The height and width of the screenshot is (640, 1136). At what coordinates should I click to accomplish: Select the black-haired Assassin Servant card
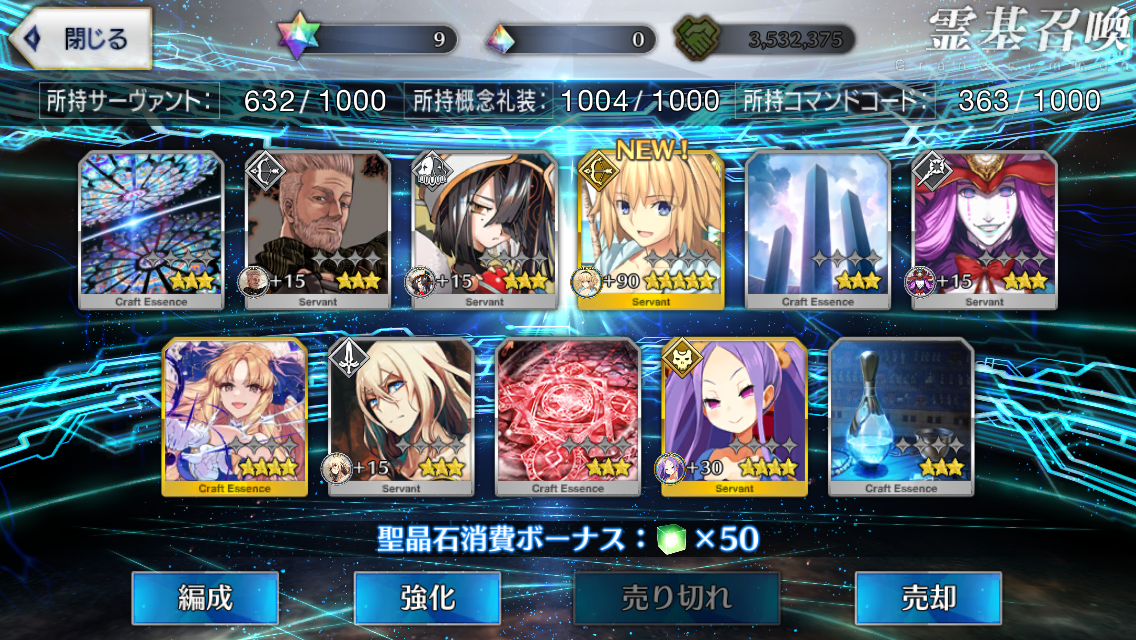[485, 229]
